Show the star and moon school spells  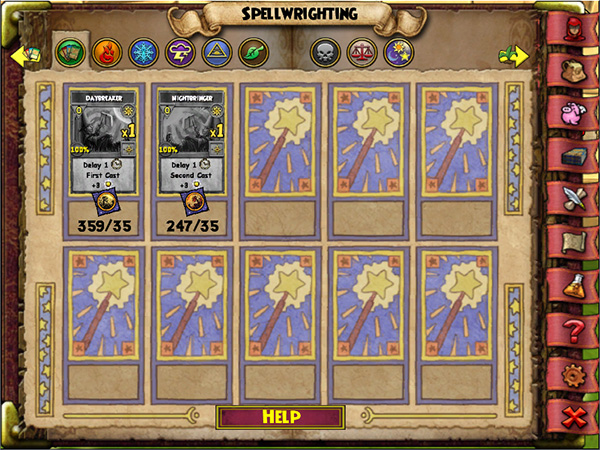[x=396, y=52]
